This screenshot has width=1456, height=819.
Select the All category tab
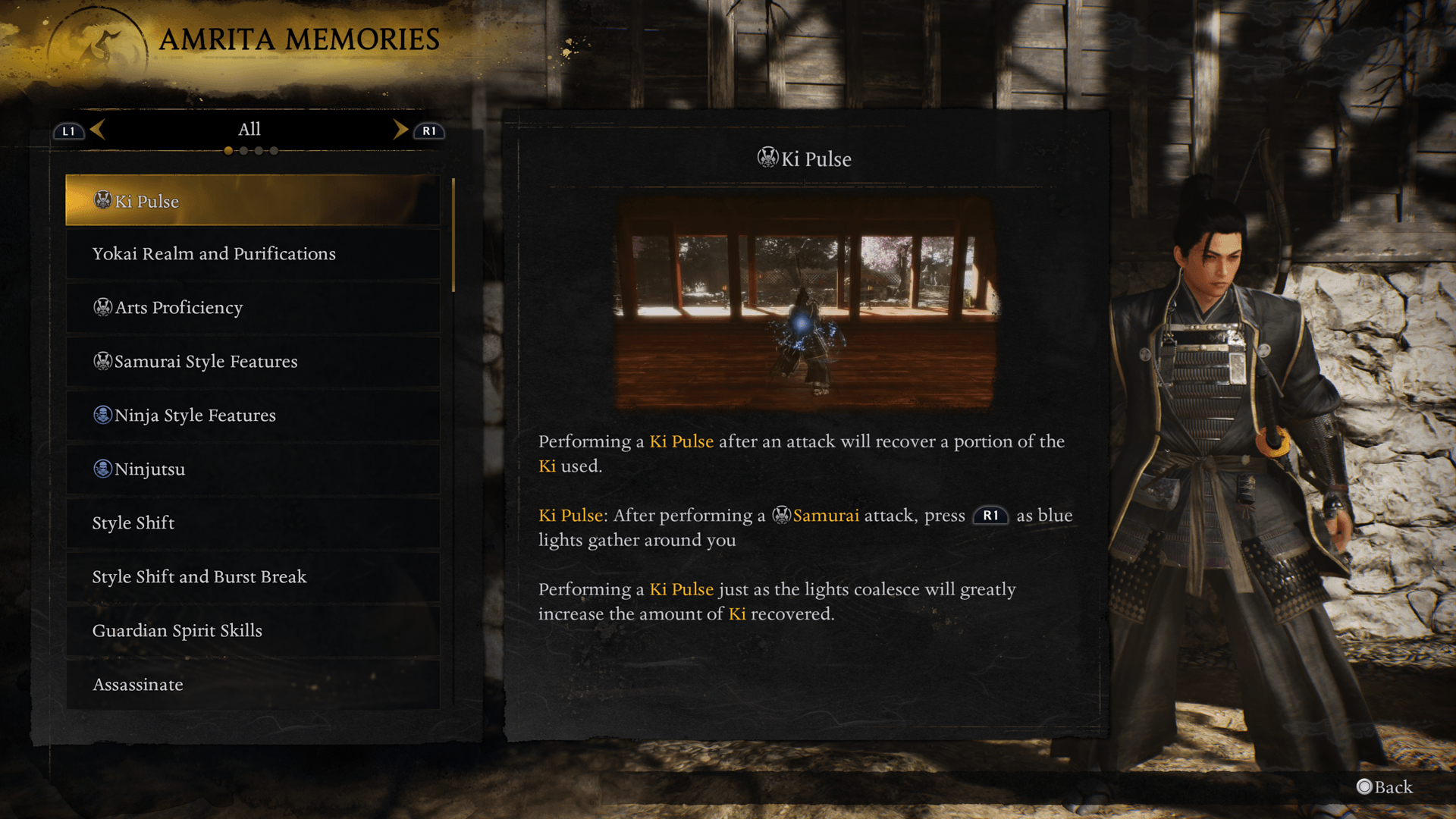(249, 130)
